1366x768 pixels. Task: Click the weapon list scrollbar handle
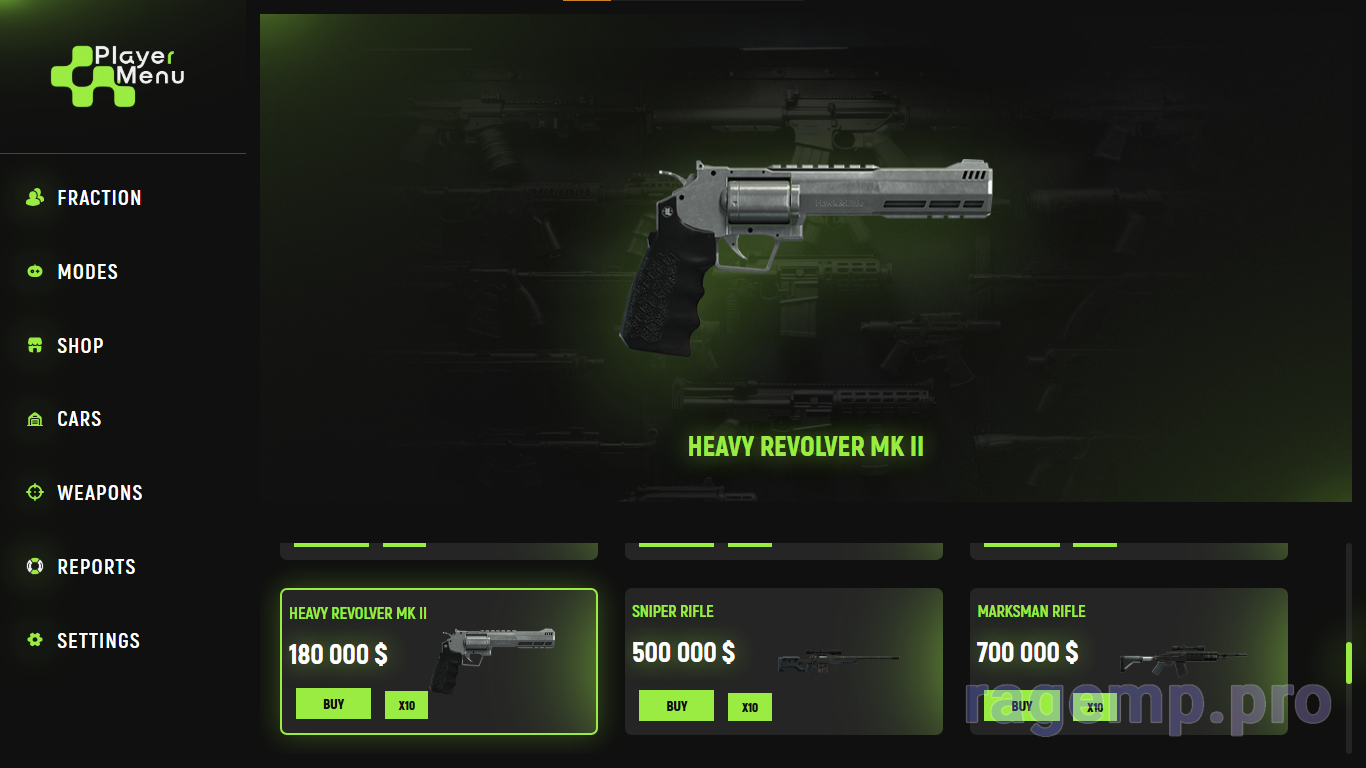coord(1348,662)
